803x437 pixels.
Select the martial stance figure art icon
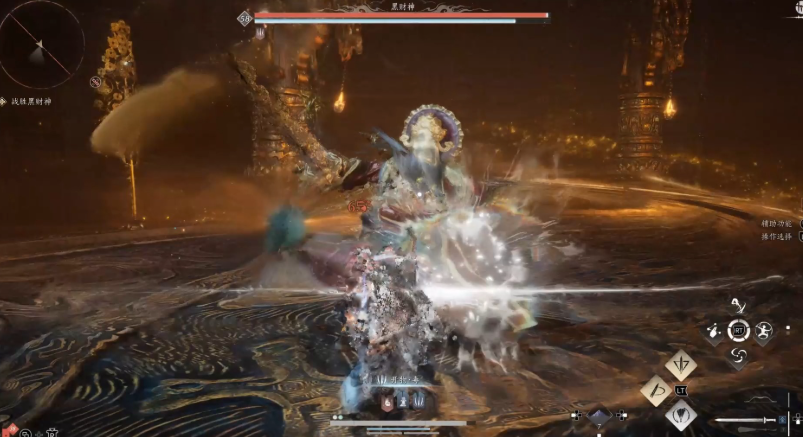pyautogui.click(x=764, y=330)
